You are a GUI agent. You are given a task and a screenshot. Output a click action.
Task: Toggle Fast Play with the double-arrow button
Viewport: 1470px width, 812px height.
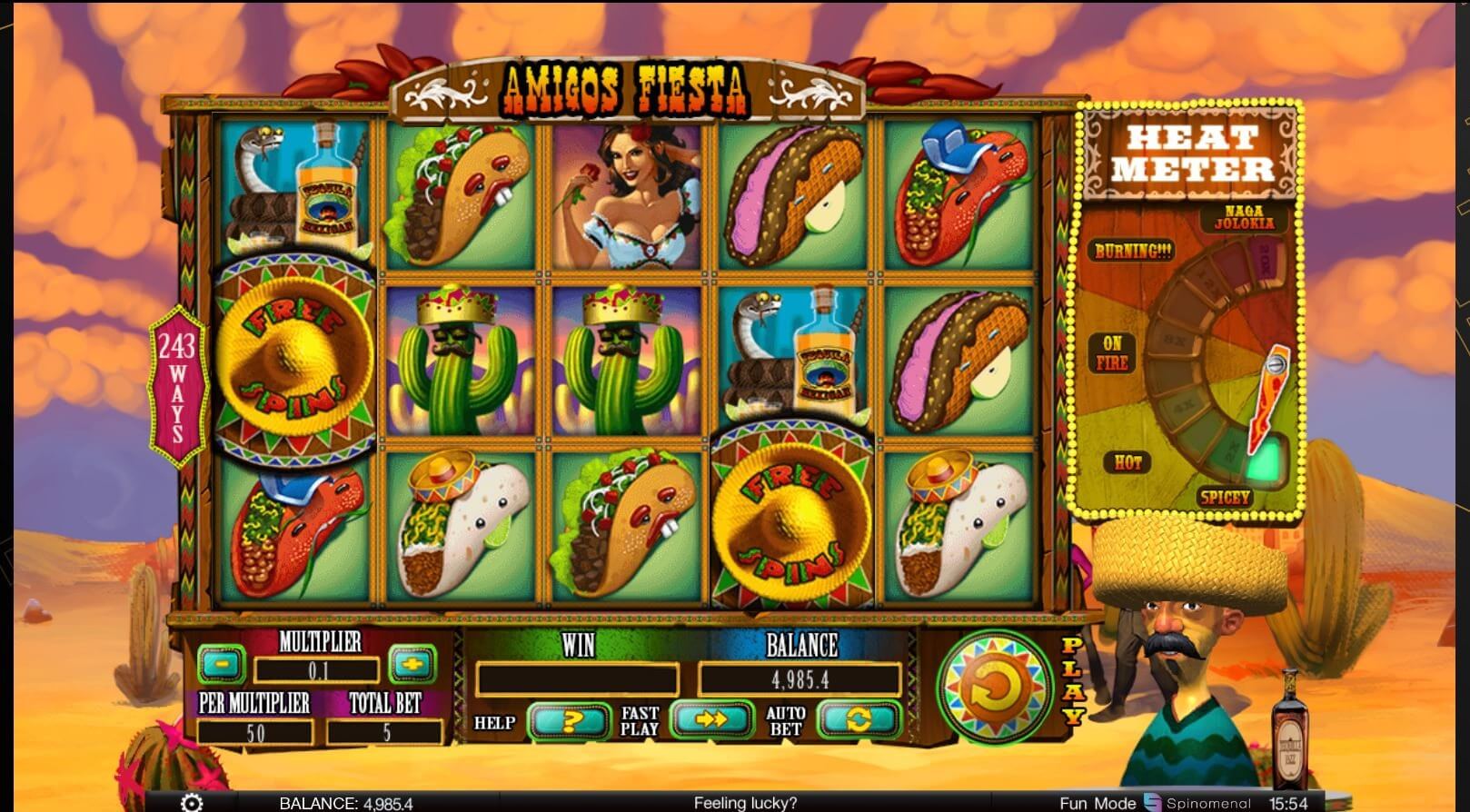[x=712, y=720]
